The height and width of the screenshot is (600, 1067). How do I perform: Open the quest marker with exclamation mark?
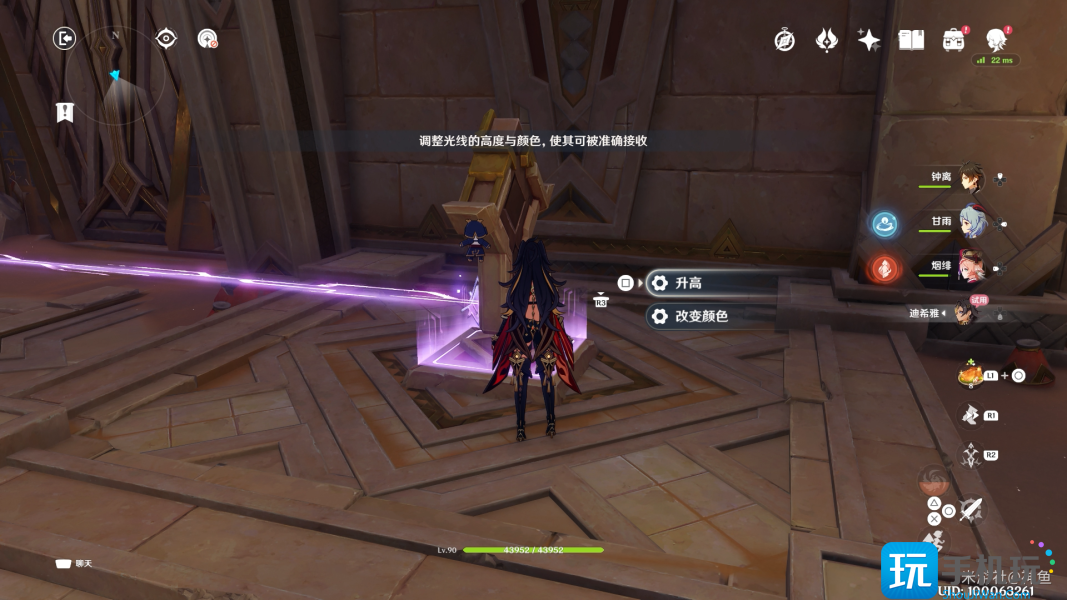tap(65, 112)
